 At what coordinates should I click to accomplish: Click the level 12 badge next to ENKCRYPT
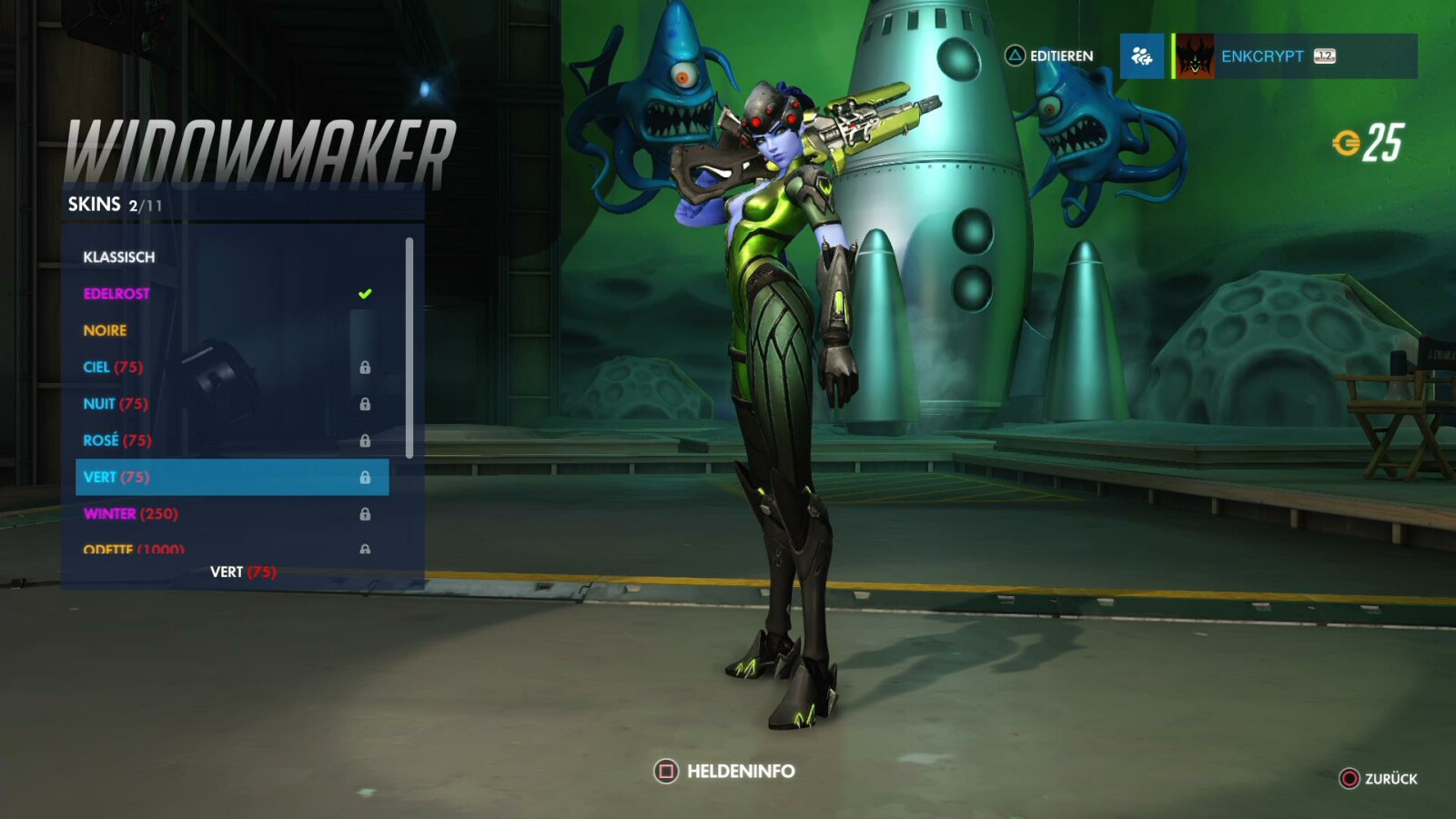(1324, 56)
